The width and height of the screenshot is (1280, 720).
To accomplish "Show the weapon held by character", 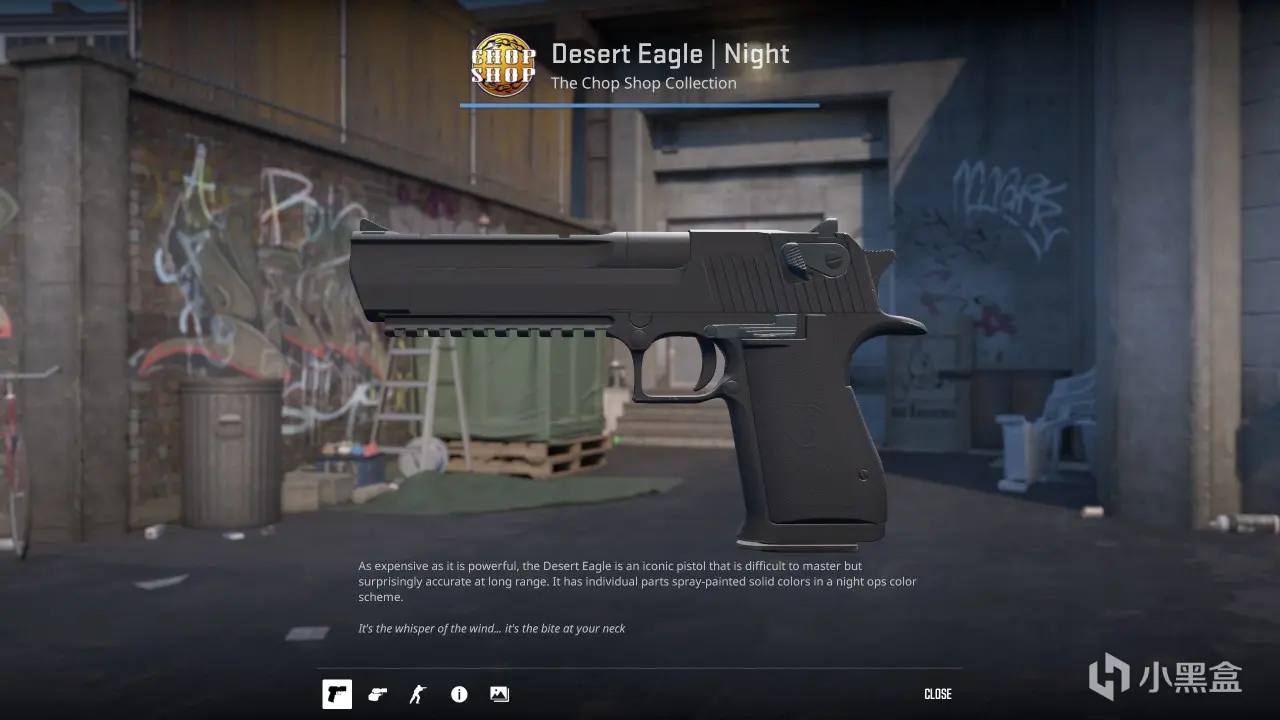I will click(x=418, y=694).
